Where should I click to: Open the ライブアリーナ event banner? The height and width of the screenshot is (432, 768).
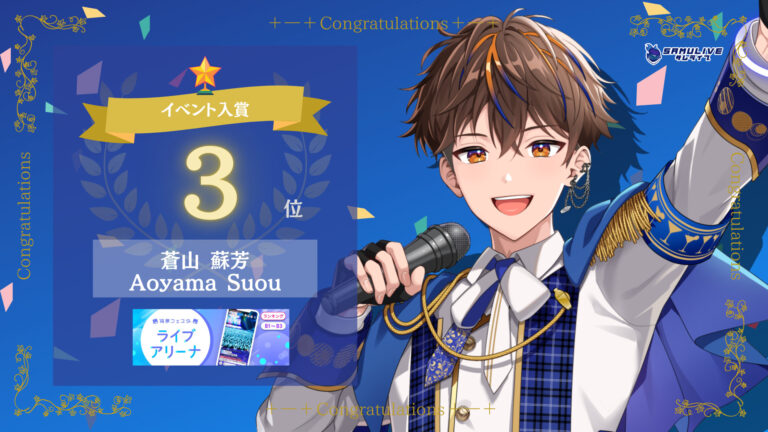[x=211, y=336]
